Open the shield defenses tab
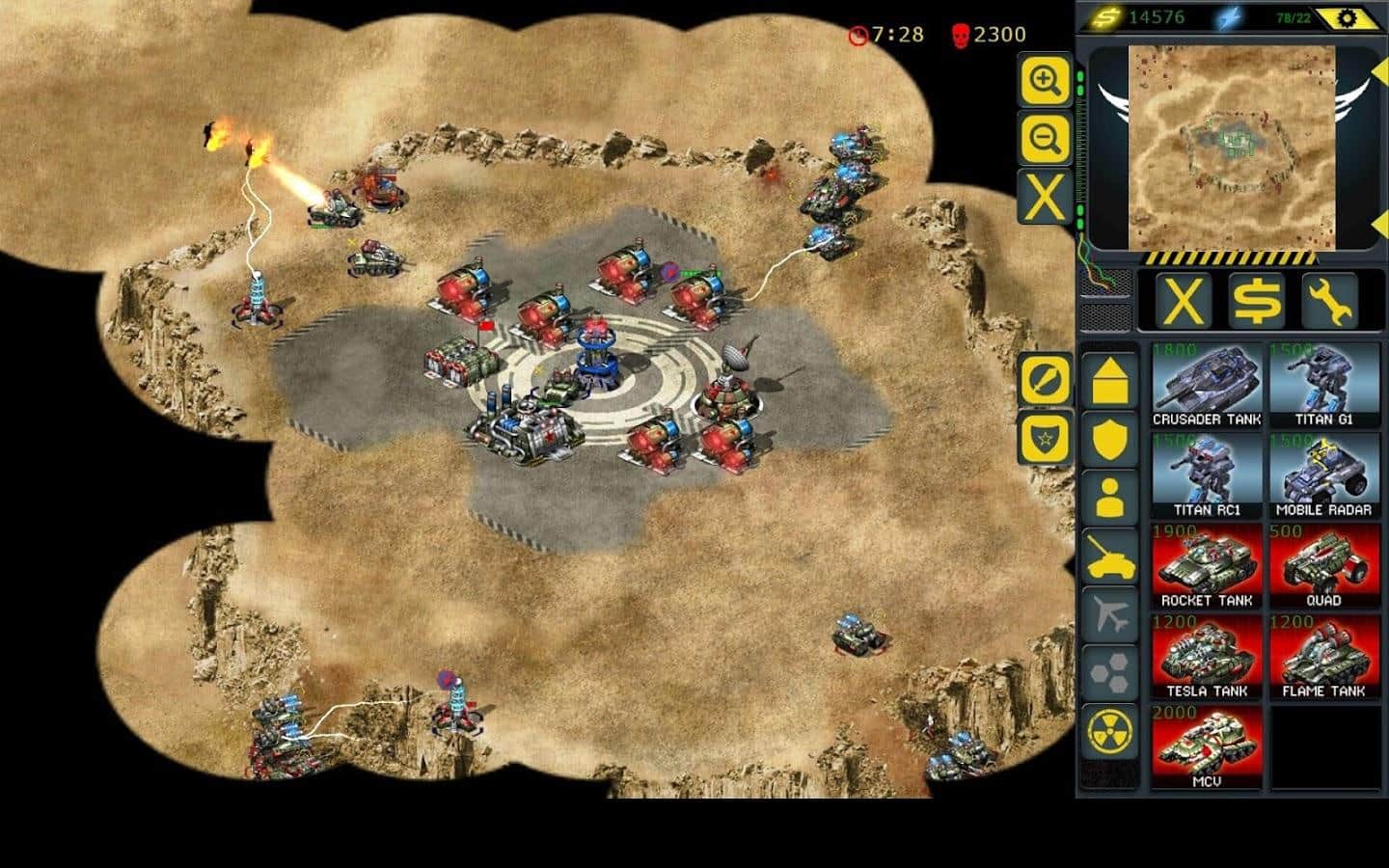Viewport: 1389px width, 868px height. click(x=1110, y=439)
